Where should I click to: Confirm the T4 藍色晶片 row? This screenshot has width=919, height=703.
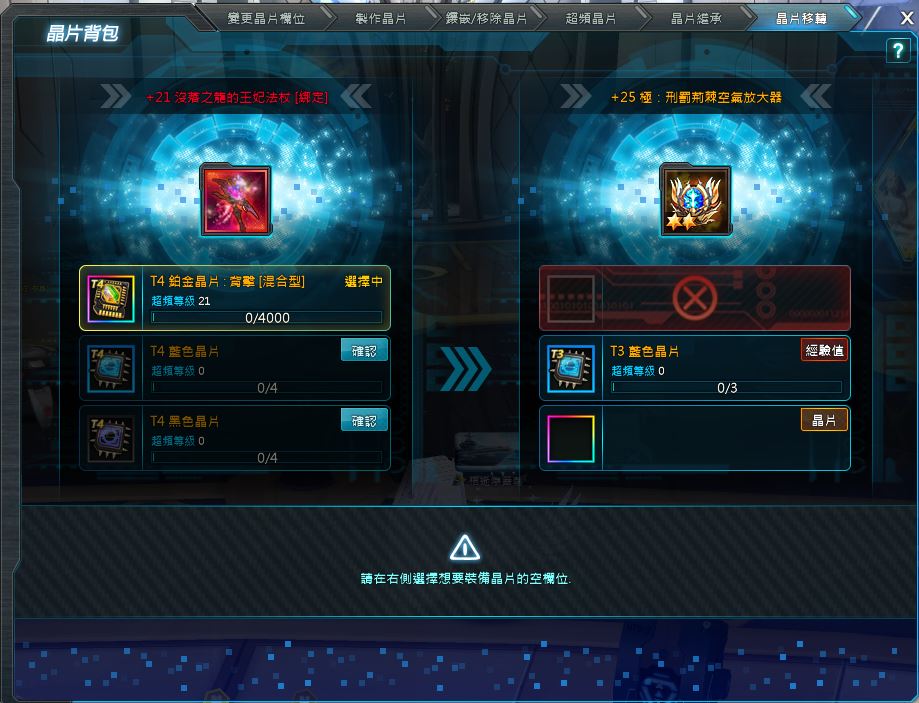tap(364, 351)
